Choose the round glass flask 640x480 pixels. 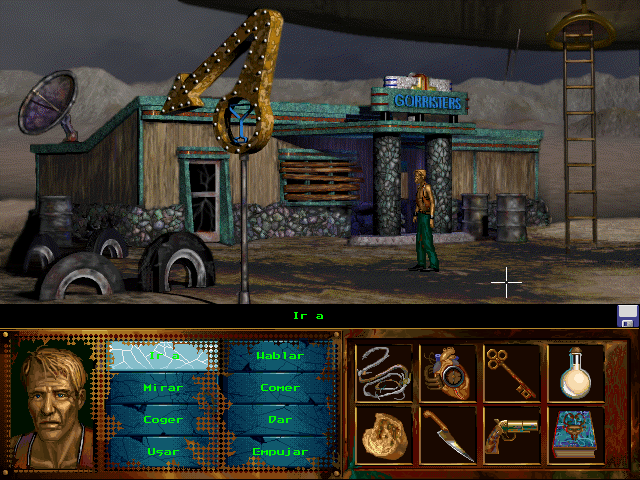click(575, 372)
